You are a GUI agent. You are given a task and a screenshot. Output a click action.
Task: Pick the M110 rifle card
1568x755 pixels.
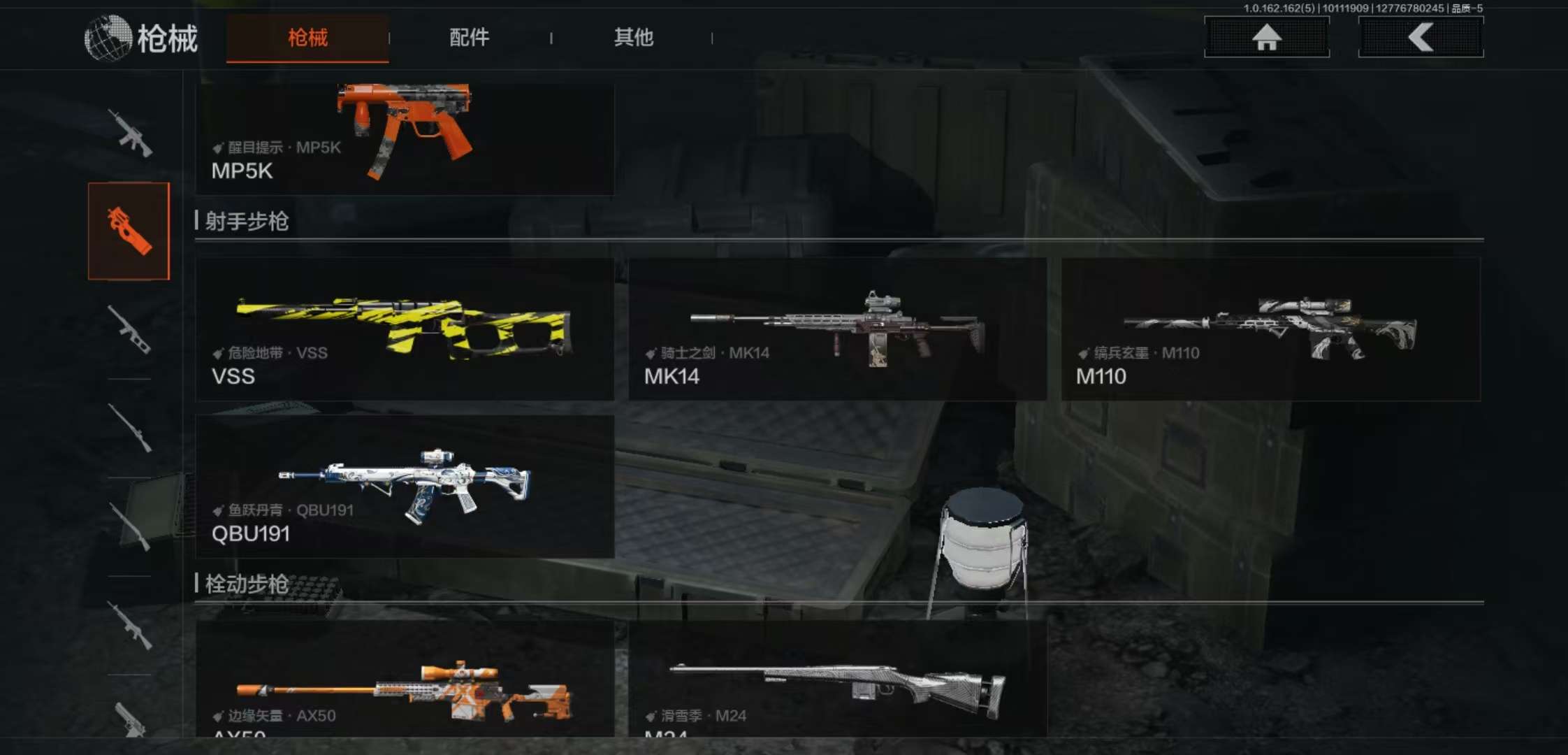(x=1270, y=329)
